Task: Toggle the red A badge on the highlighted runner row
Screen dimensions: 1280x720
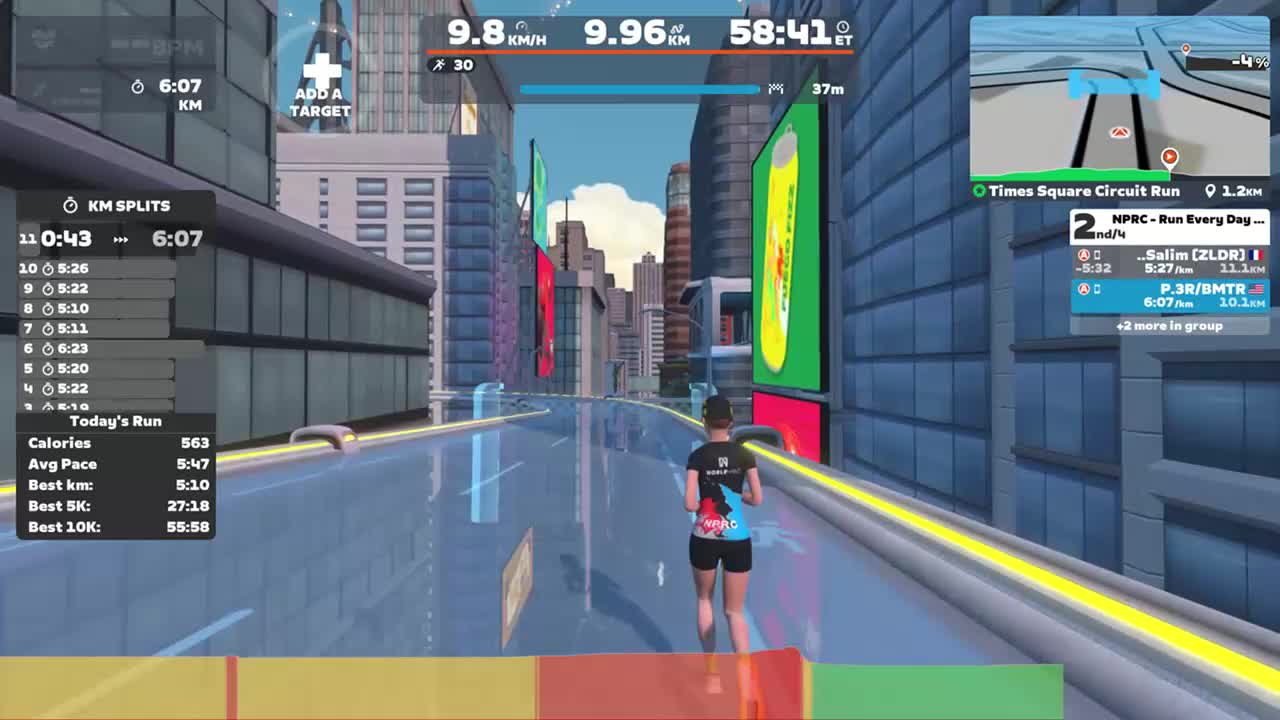Action: tap(1083, 289)
